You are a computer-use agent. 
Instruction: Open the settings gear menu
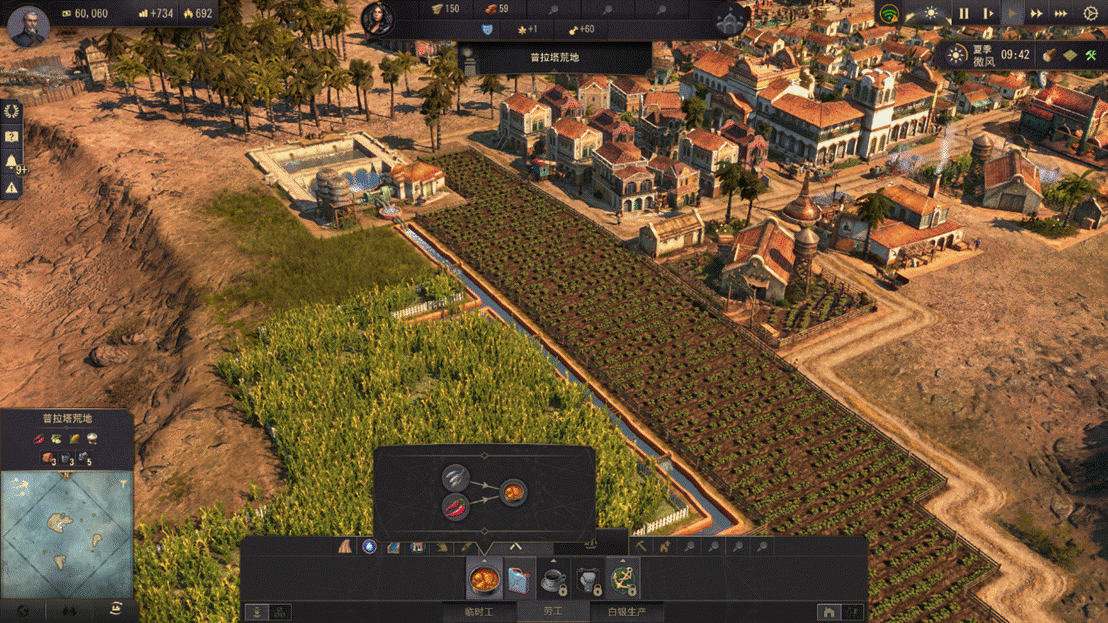[x=1091, y=14]
